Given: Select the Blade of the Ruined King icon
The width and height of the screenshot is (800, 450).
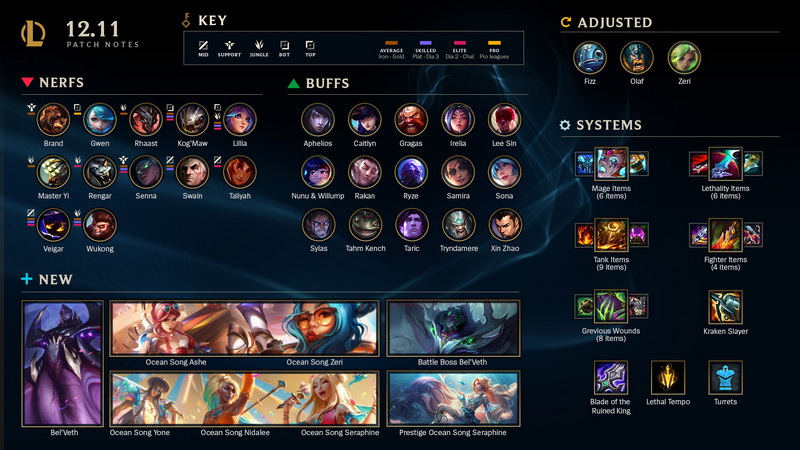Looking at the screenshot, I should (x=610, y=378).
